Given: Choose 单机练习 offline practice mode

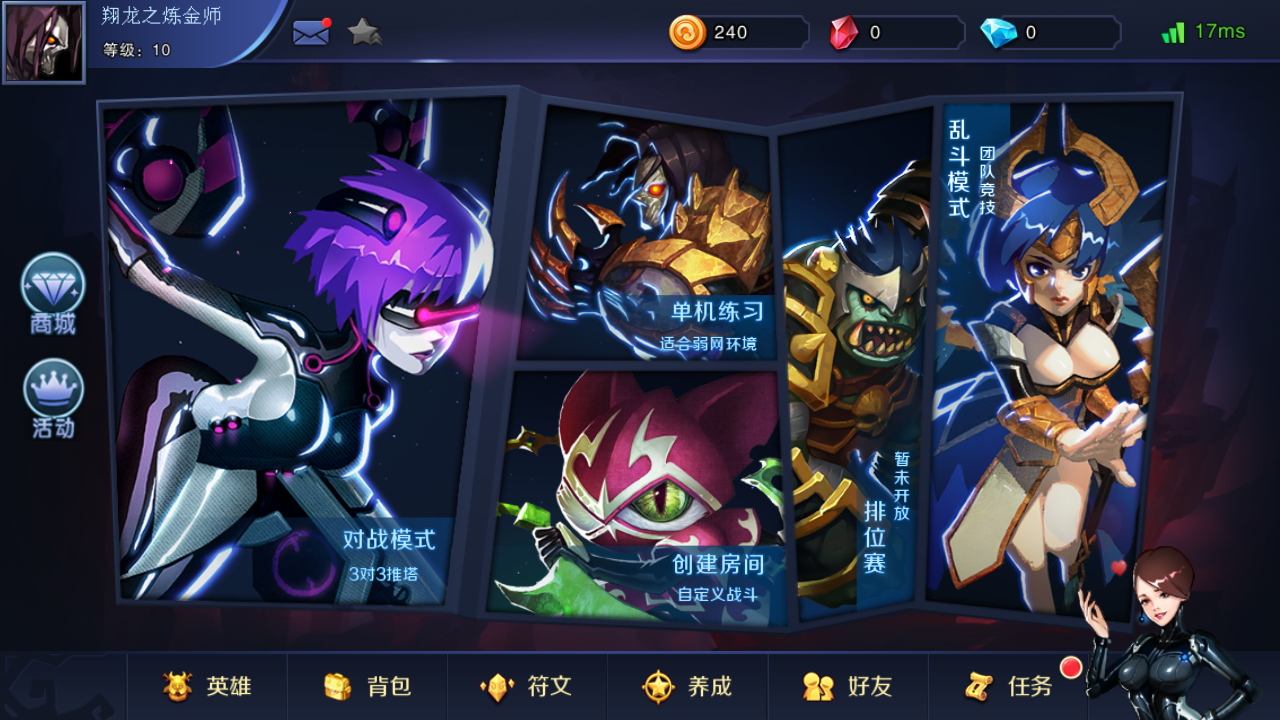Looking at the screenshot, I should pyautogui.click(x=650, y=235).
